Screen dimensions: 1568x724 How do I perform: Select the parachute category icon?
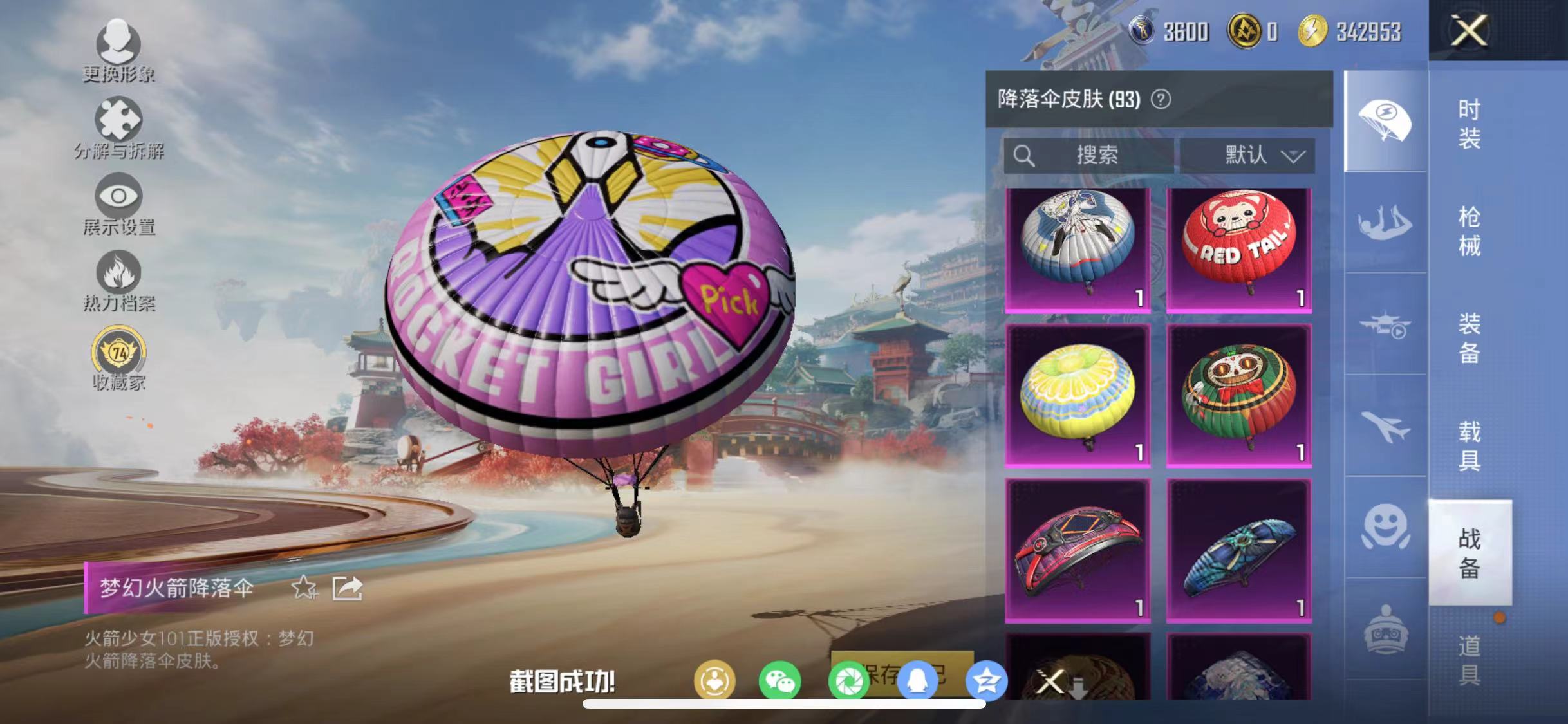pyautogui.click(x=1385, y=119)
